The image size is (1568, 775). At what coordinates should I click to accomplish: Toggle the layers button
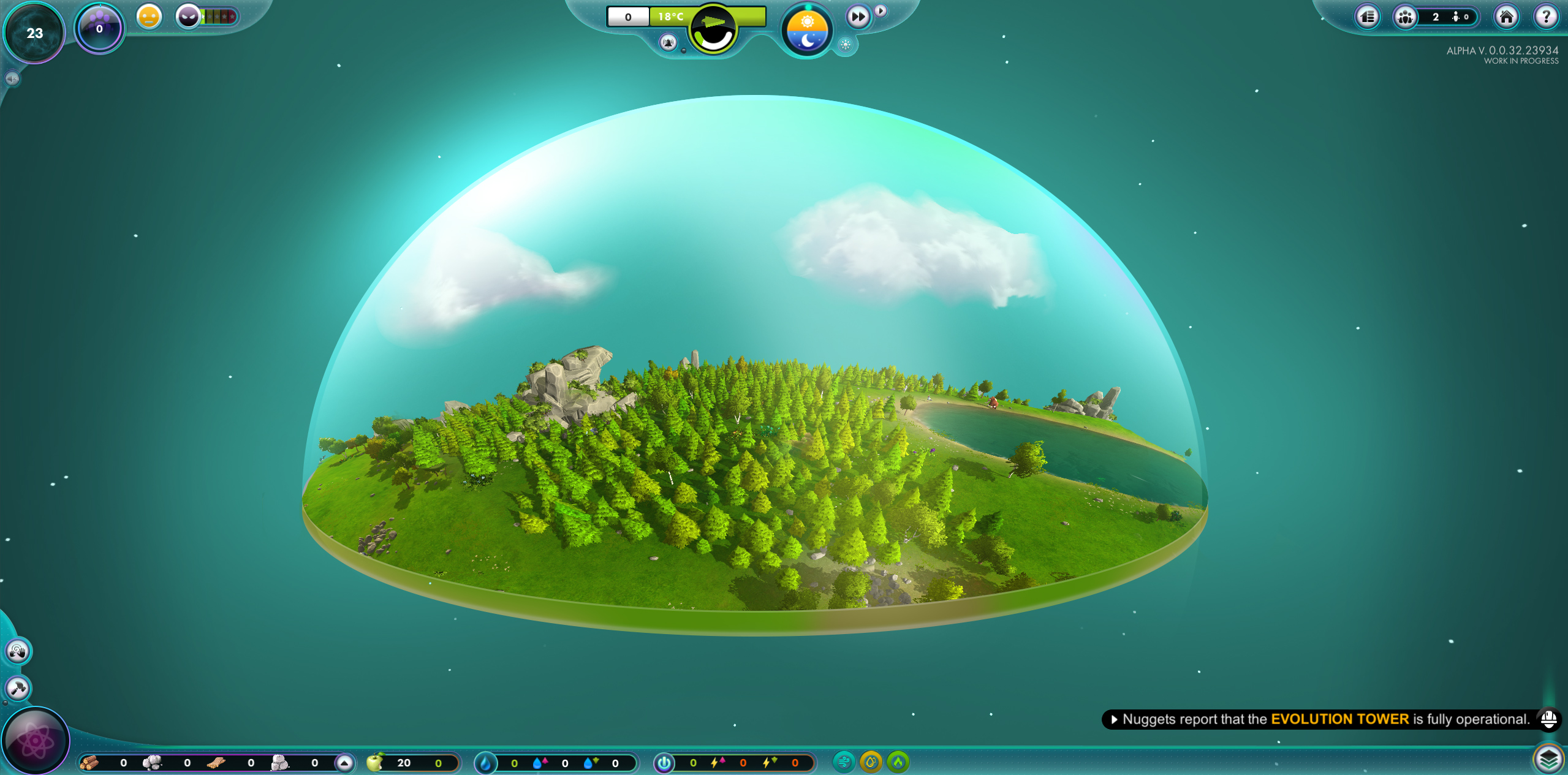click(1548, 760)
